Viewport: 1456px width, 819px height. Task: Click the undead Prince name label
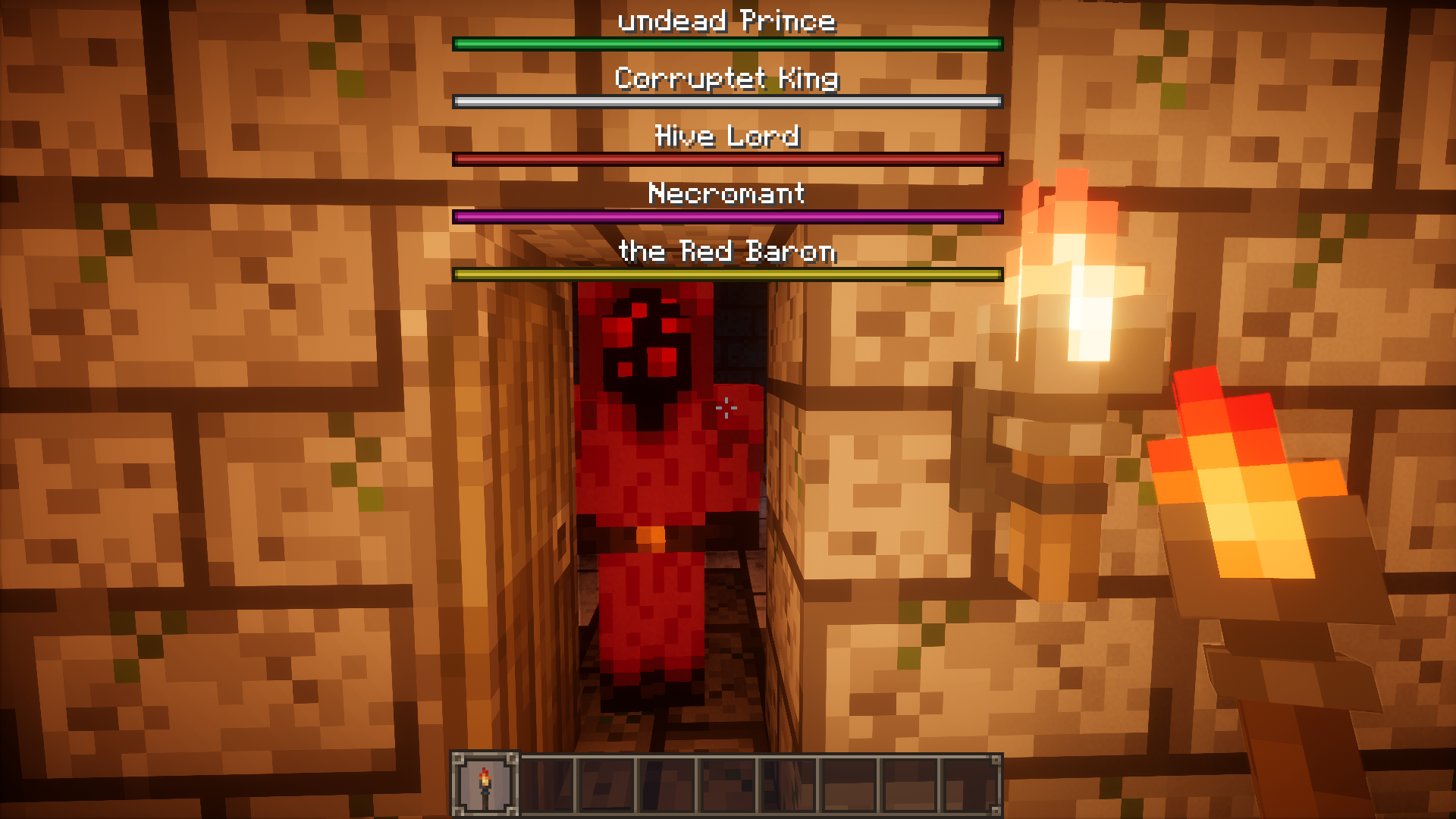(x=726, y=20)
